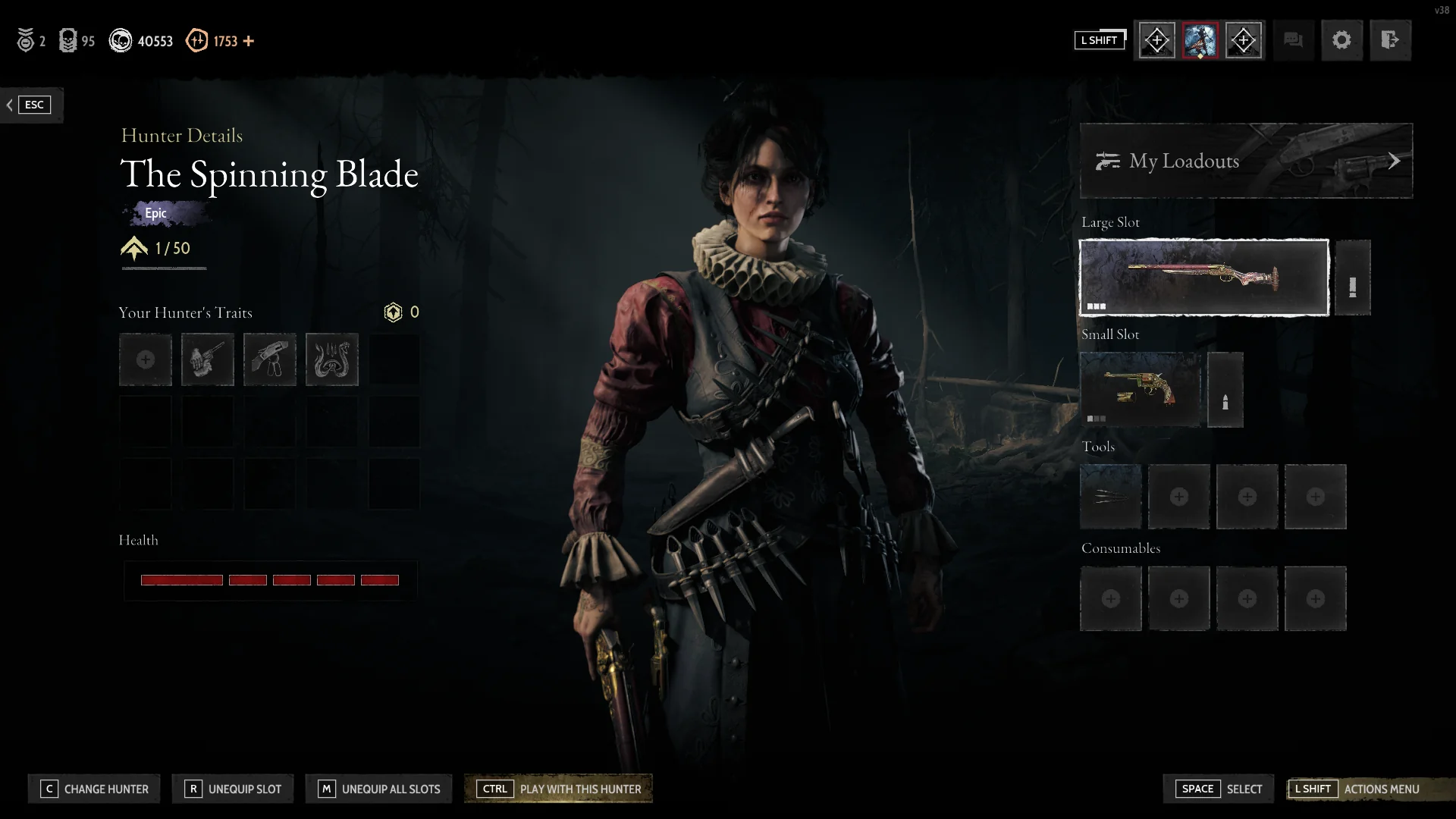
Task: Open the Actions Menu
Action: tap(1357, 789)
